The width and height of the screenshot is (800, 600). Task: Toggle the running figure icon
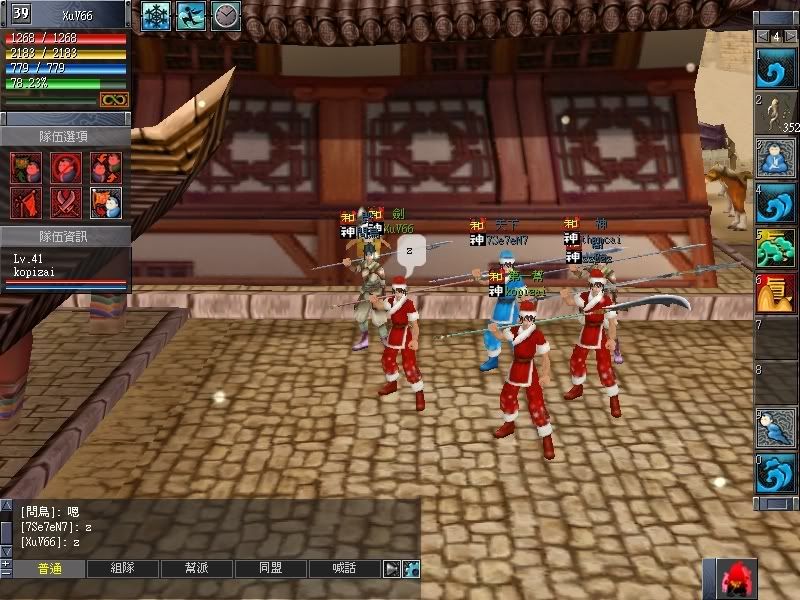[x=191, y=16]
